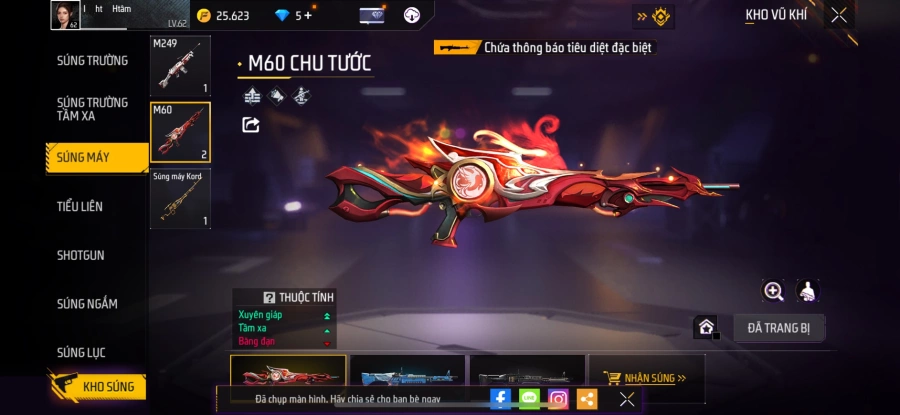Viewport: 900px width, 415px height.
Task: Select the M249 weapon thumbnail
Action: [x=180, y=66]
